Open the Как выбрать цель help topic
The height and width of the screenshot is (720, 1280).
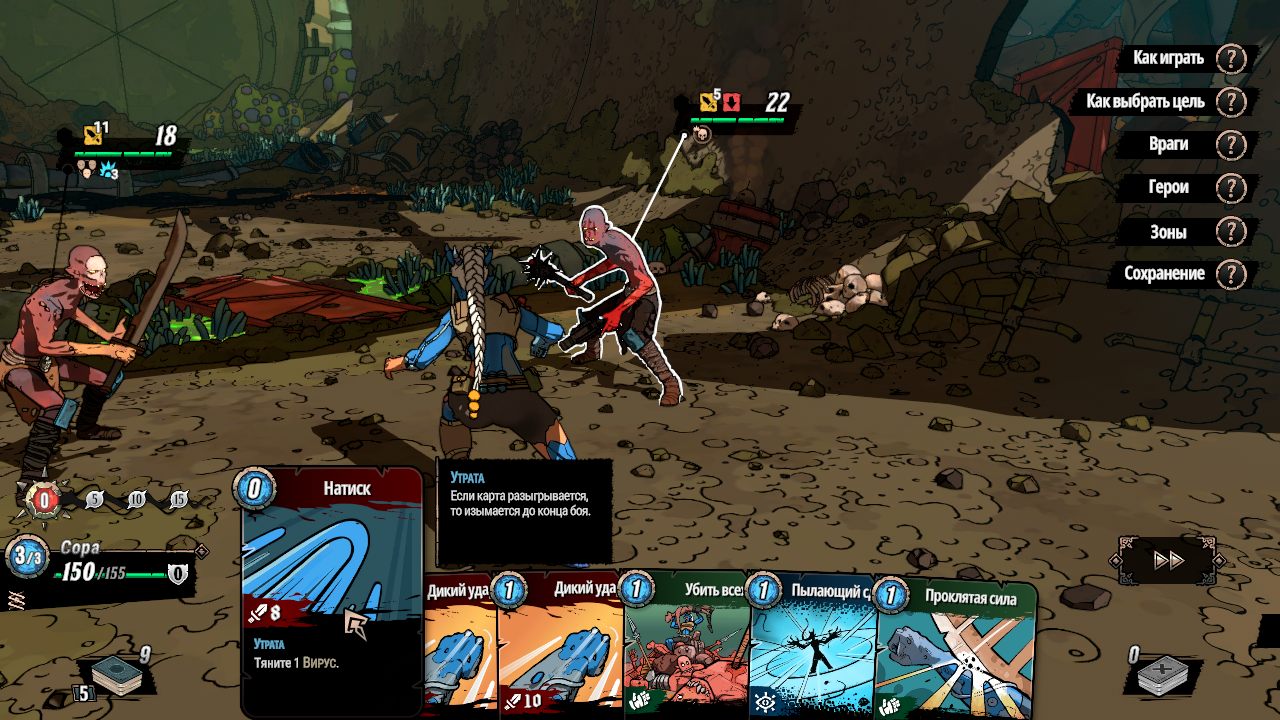(1145, 101)
